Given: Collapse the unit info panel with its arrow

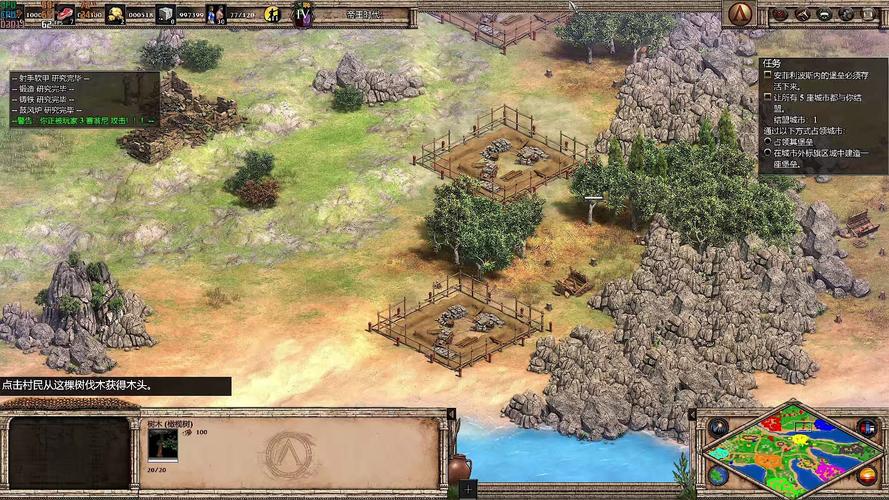Looking at the screenshot, I should [451, 413].
